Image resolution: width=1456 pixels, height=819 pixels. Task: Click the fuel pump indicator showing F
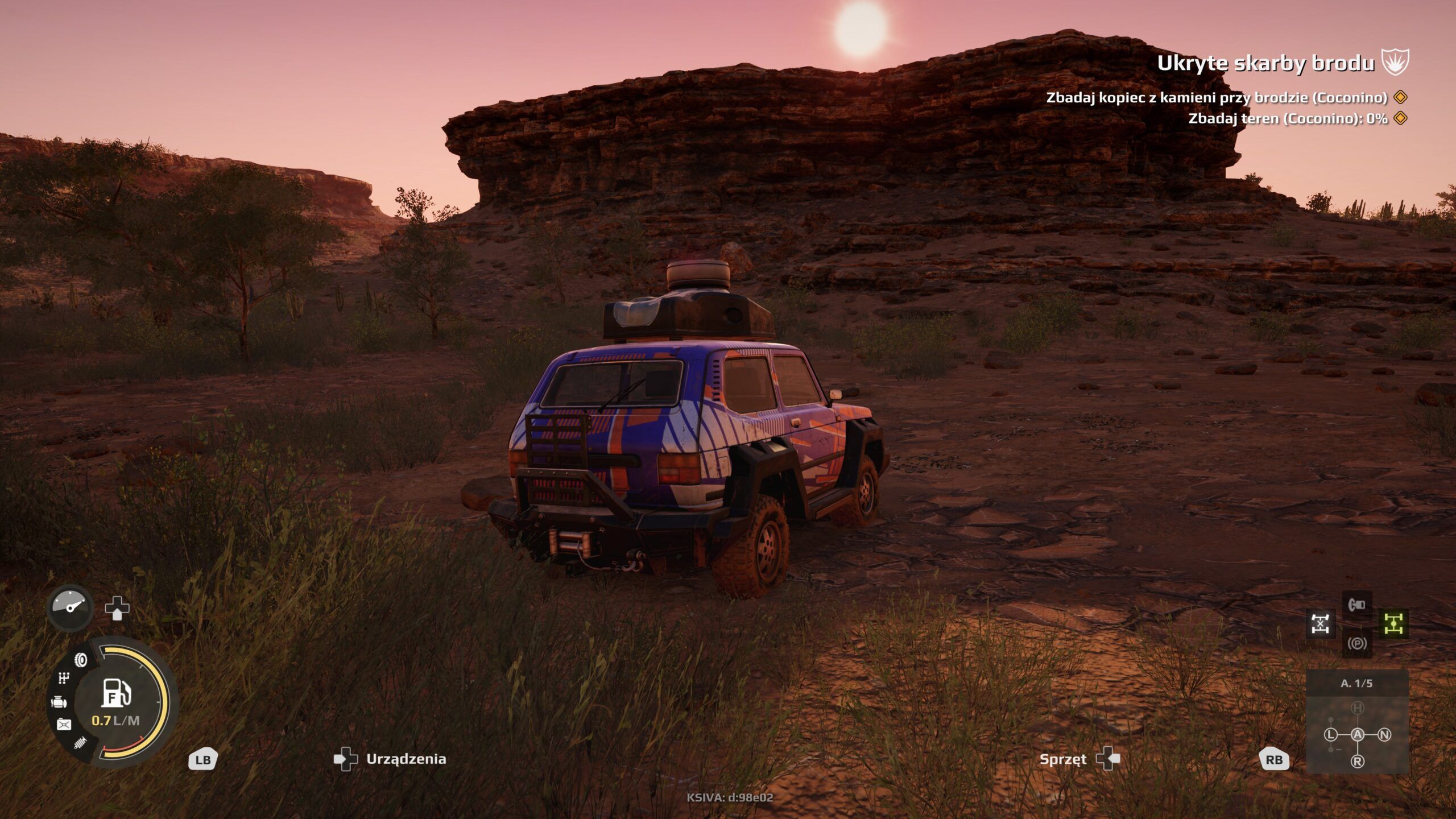coord(116,694)
